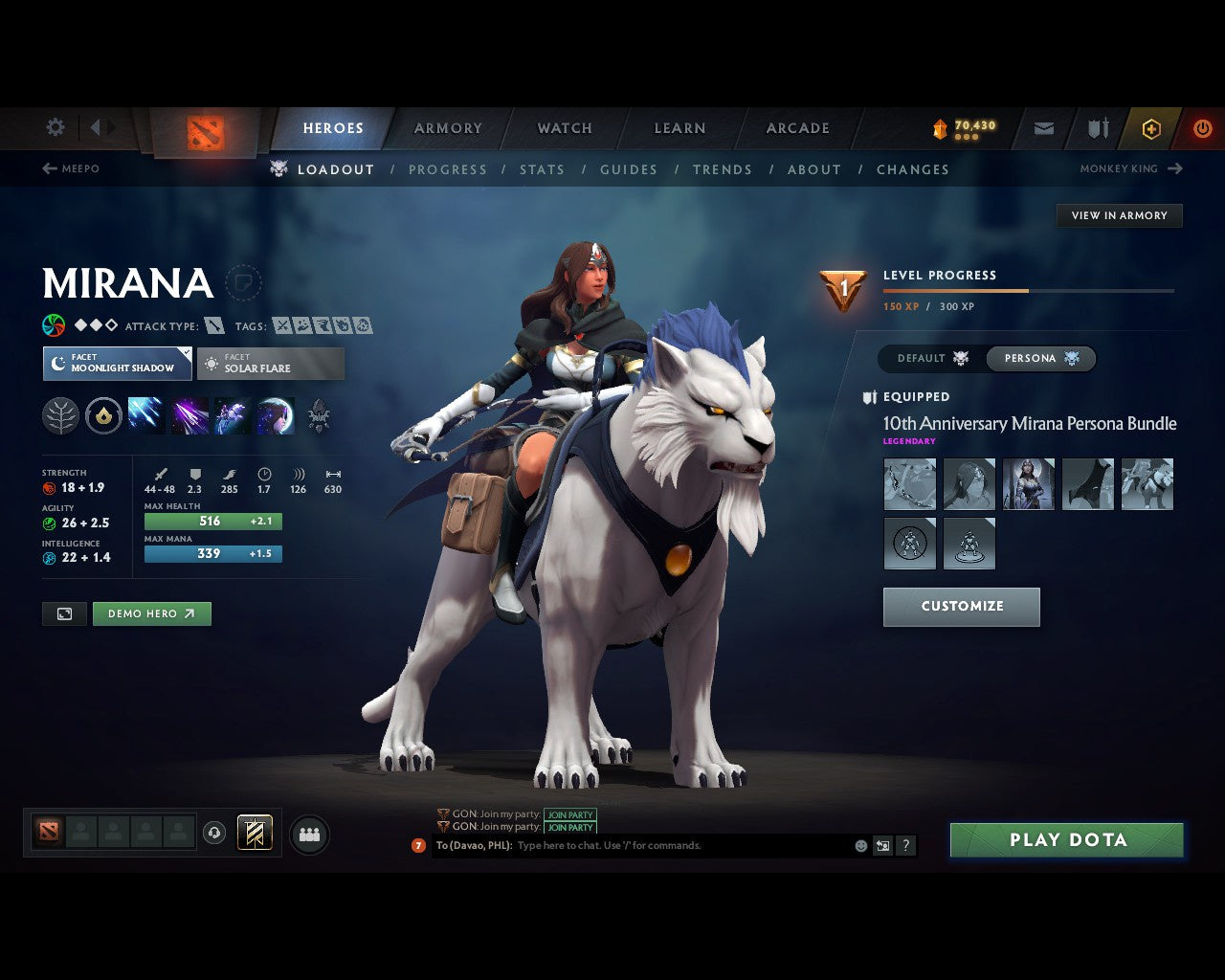Open the Moonlight Shadow ultimate ability icon

[276, 414]
